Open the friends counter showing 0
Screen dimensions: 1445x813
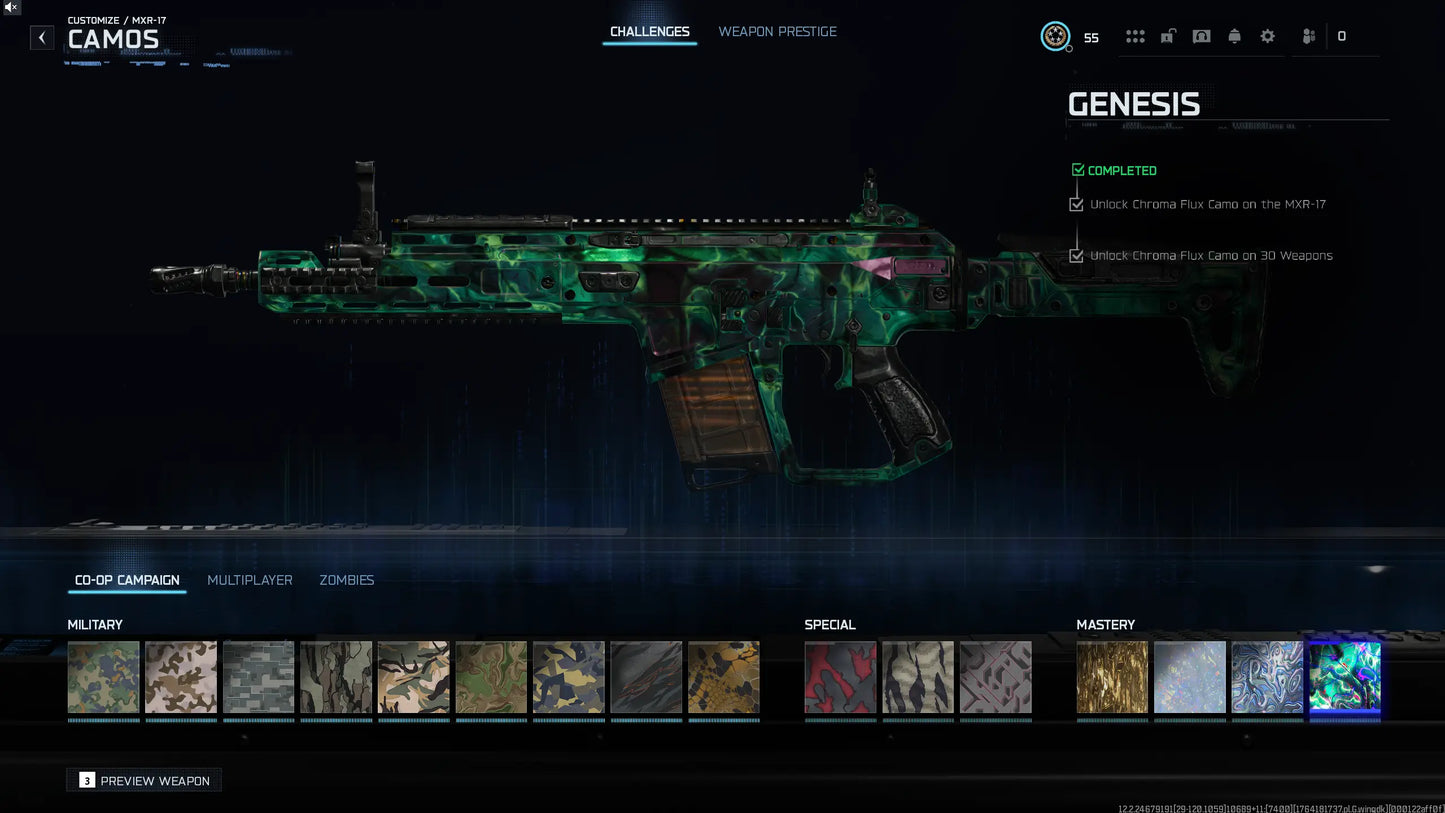pyautogui.click(x=1342, y=35)
